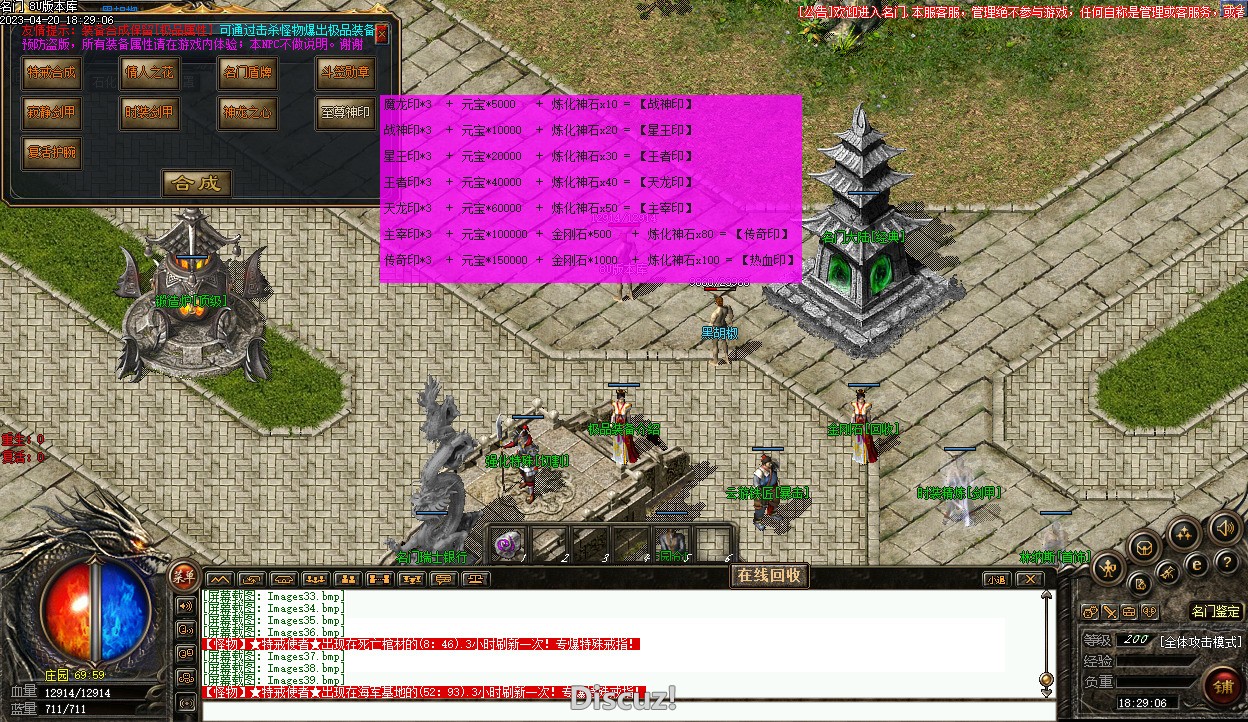Choose the 复活护腕 crafting button
Image resolution: width=1248 pixels, height=722 pixels.
51,152
